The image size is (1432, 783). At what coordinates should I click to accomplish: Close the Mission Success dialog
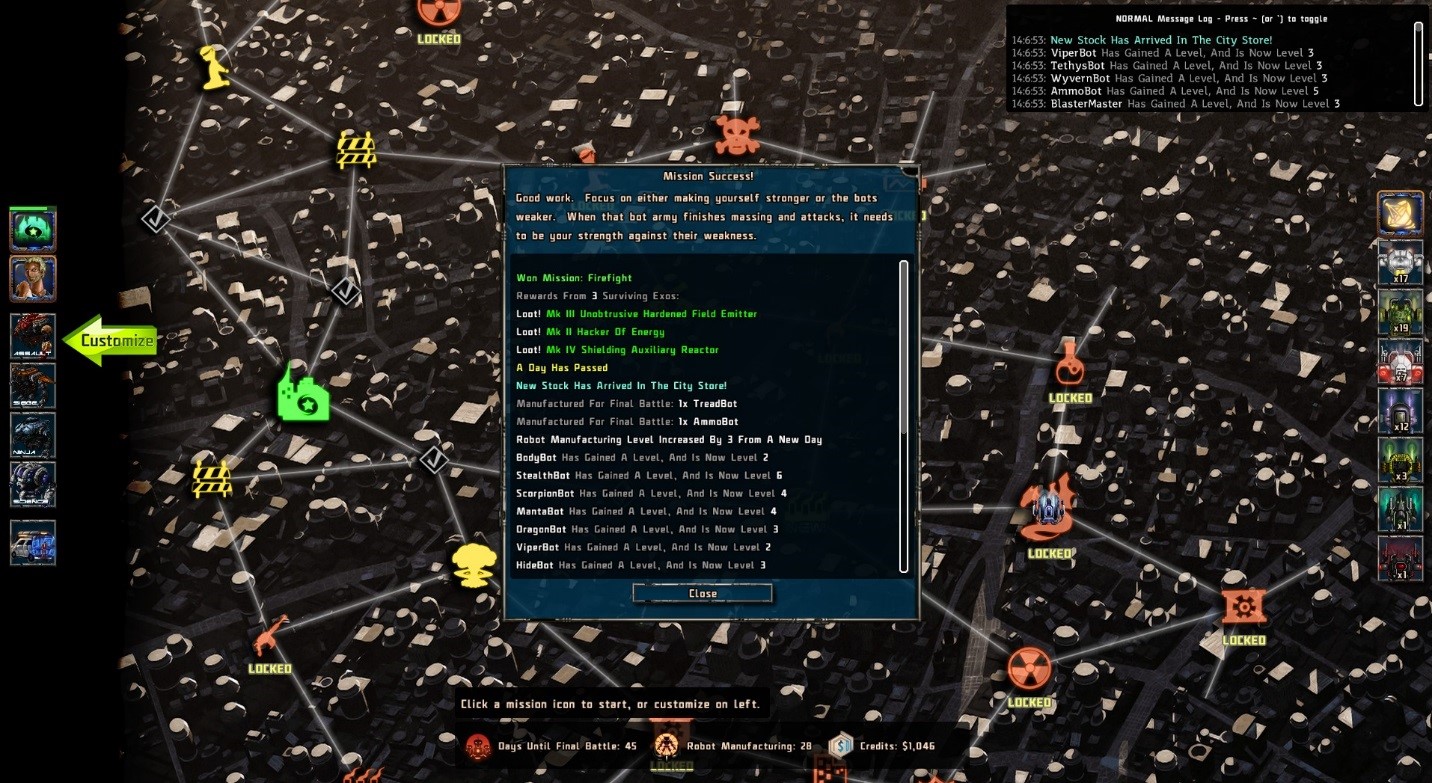click(701, 592)
